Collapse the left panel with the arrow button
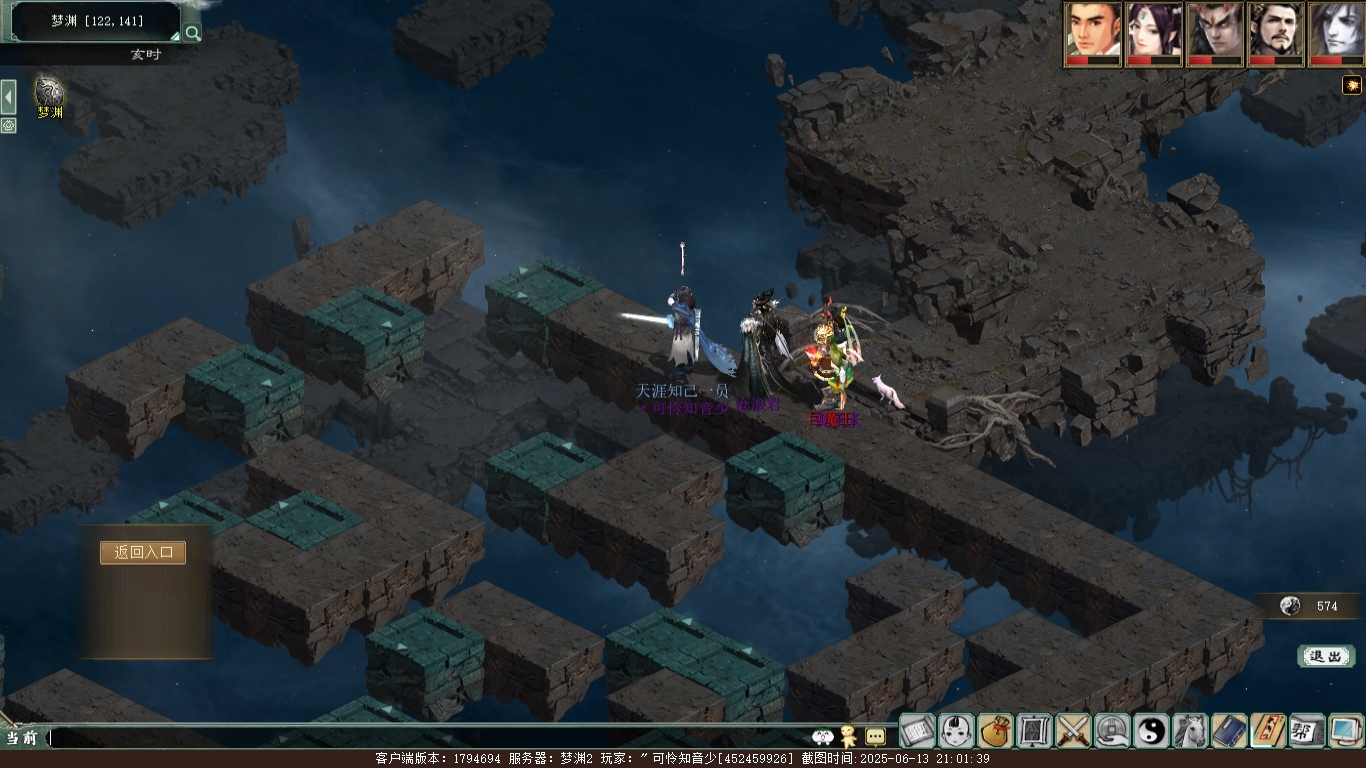 tap(8, 97)
